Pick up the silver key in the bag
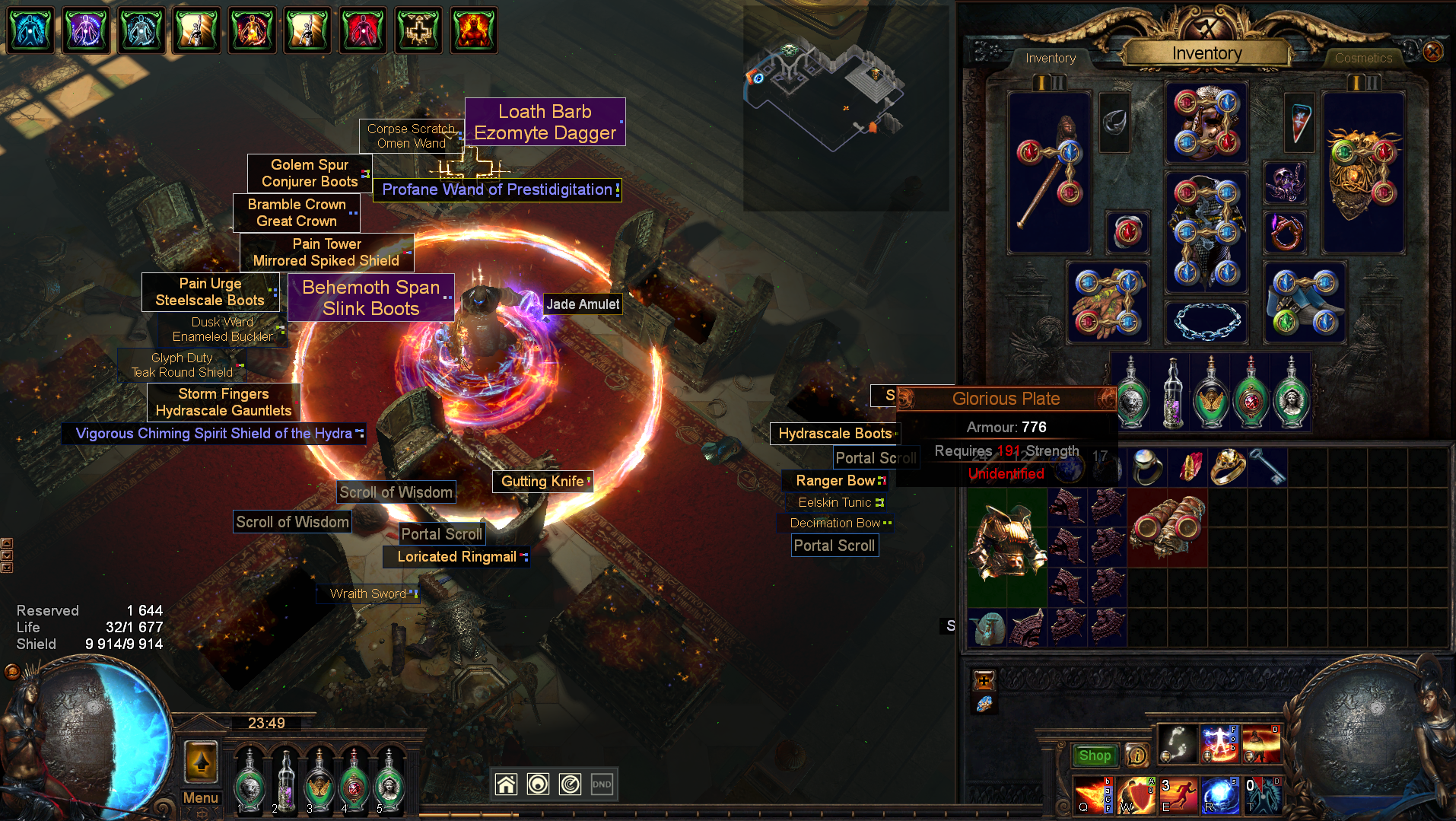 [1268, 466]
